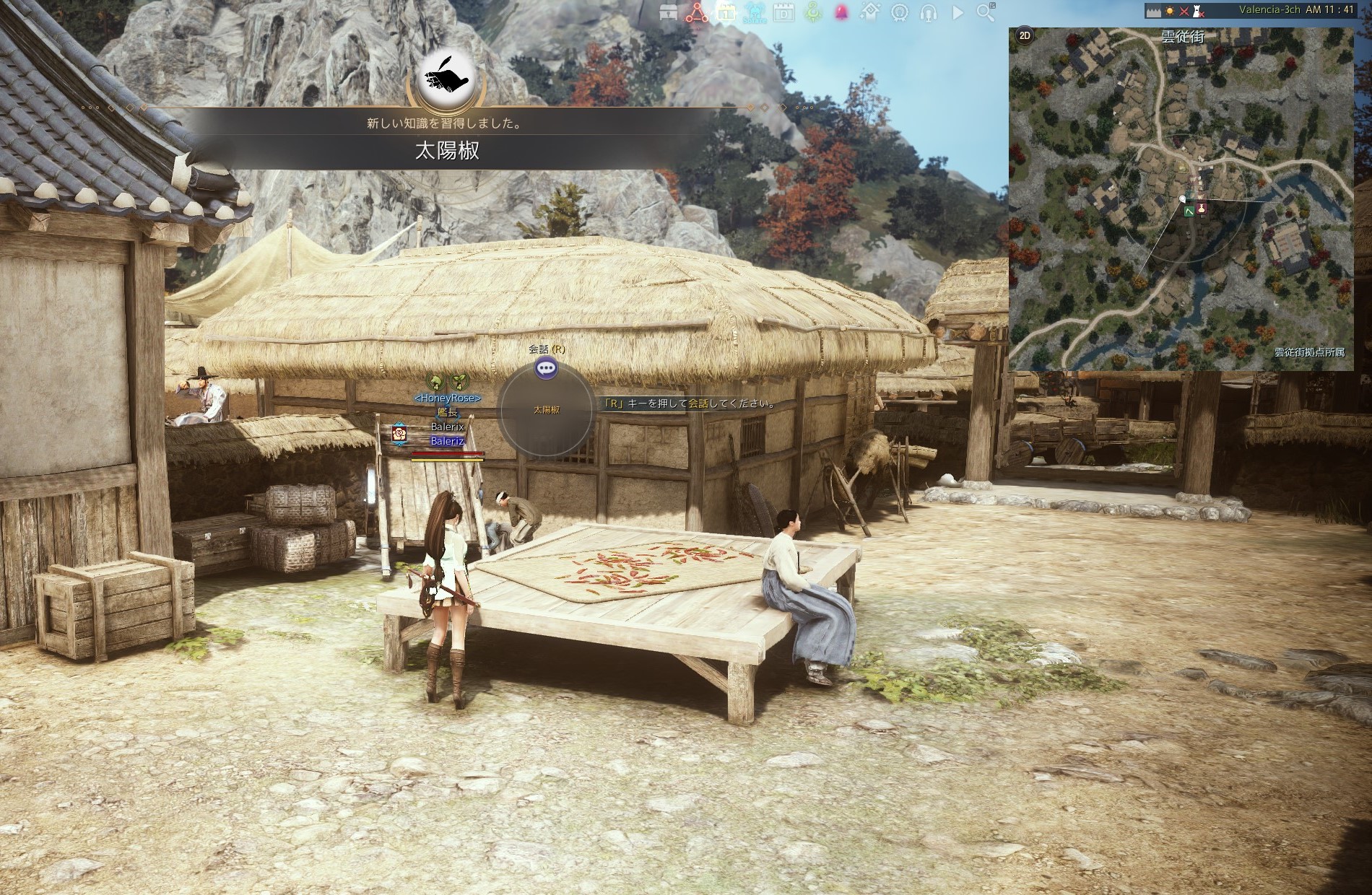Open the magnifying glass search icon

pyautogui.click(x=986, y=12)
